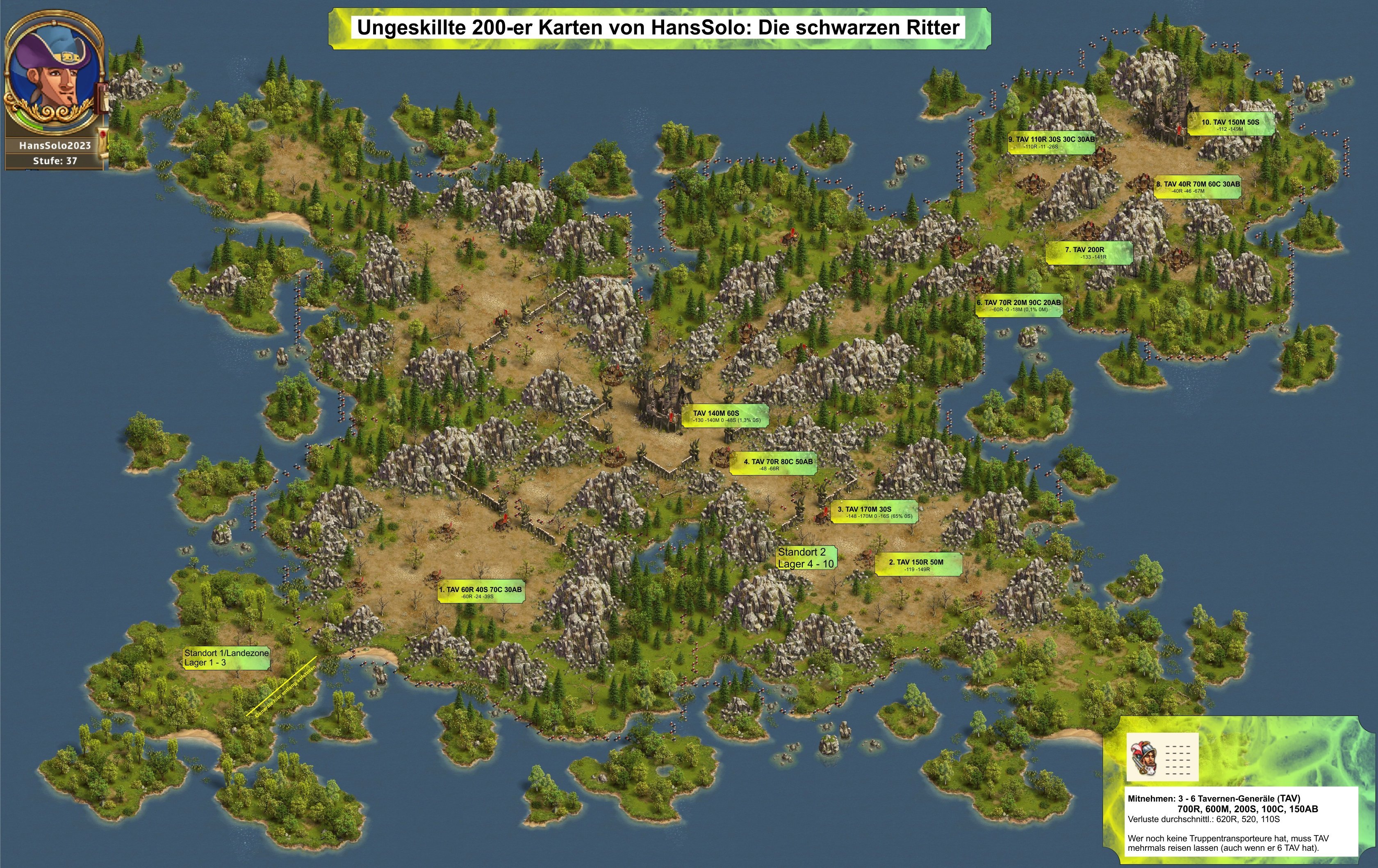Select camp 6 marker TAV 70R 20M 90C 20AB
This screenshot has height=868, width=1378.
click(1018, 305)
